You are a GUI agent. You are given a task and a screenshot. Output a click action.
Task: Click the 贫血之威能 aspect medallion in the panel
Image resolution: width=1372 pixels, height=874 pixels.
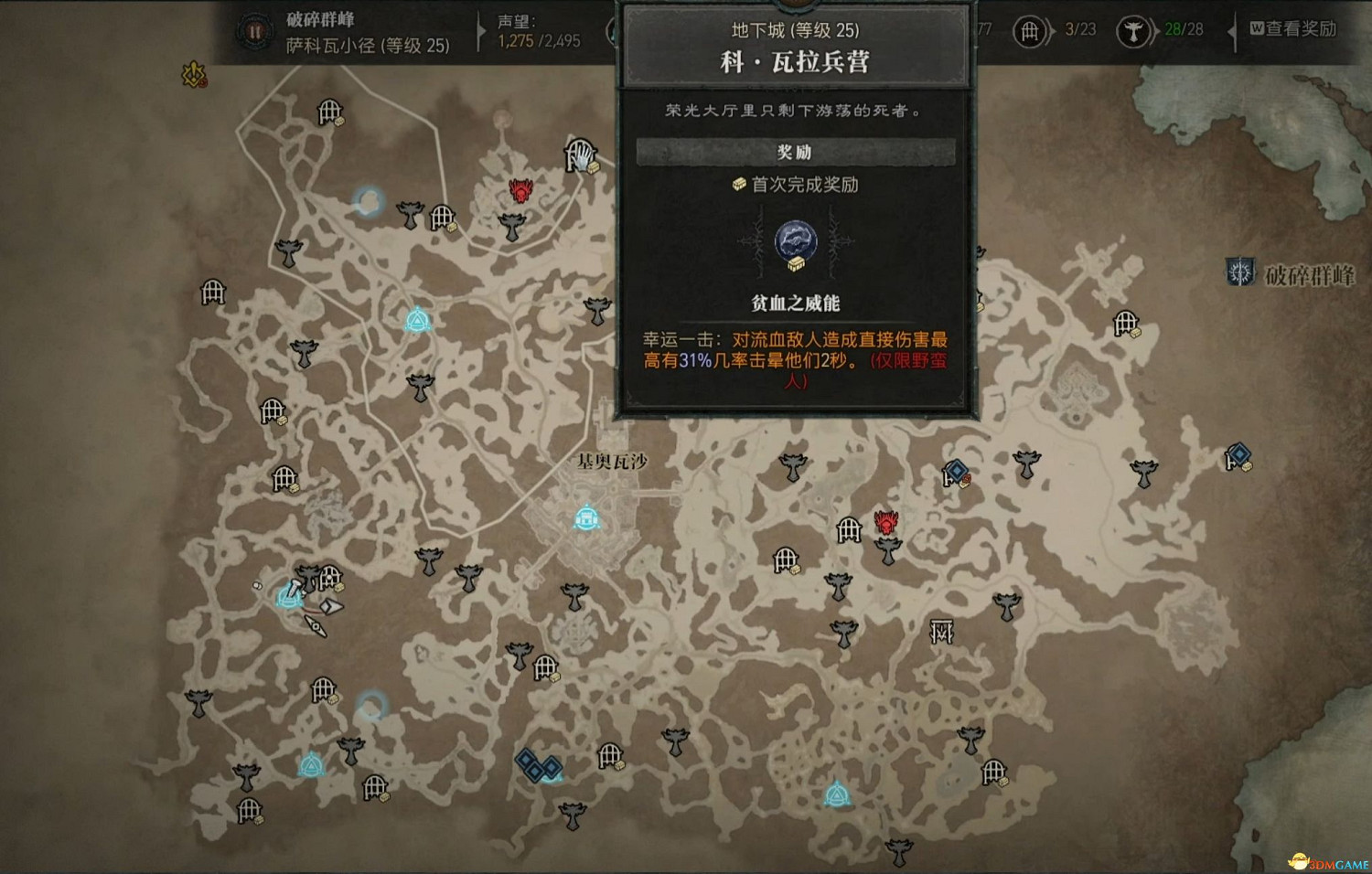[x=796, y=242]
